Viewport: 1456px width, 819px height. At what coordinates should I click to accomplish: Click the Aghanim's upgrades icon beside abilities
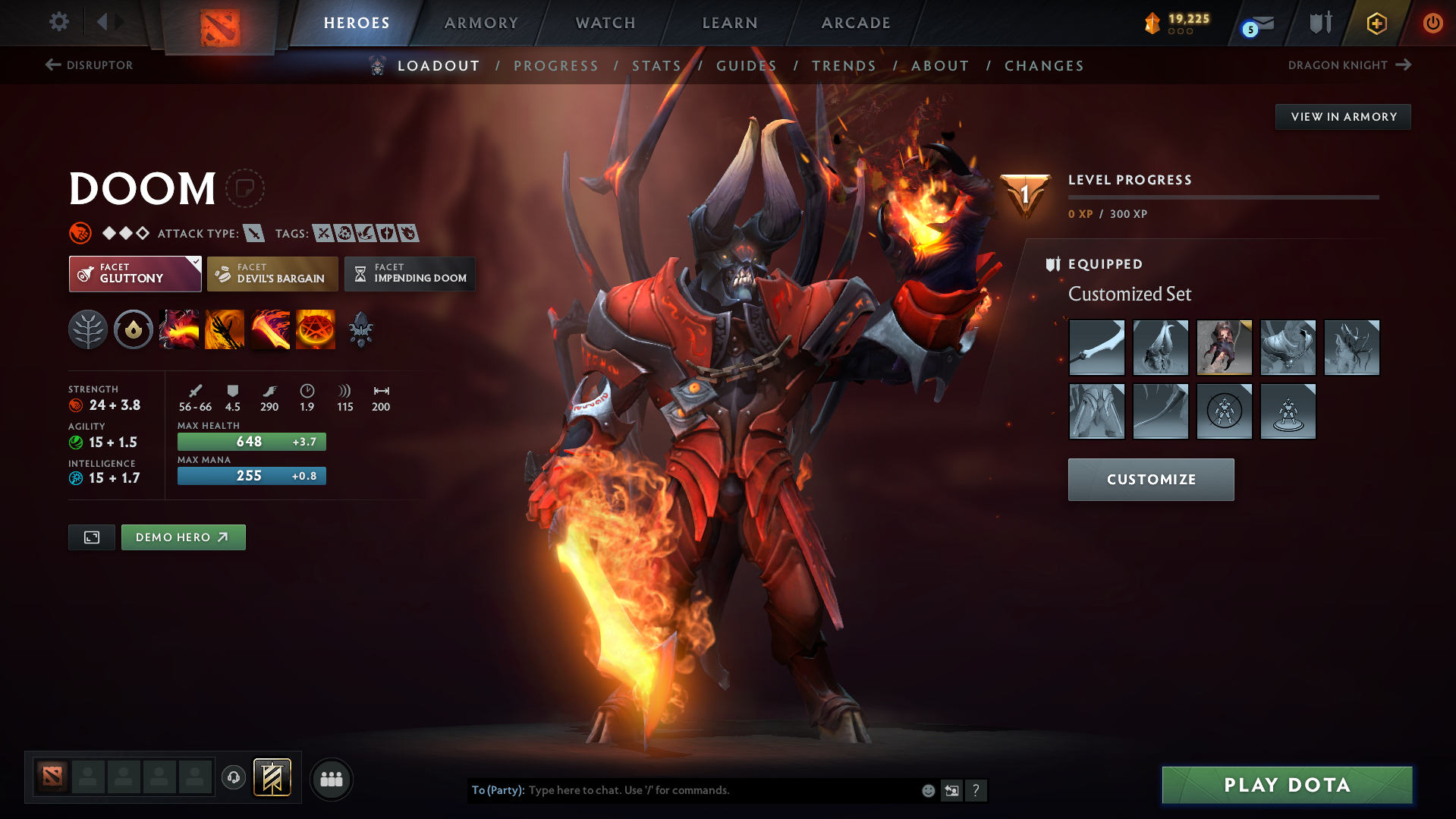(360, 329)
